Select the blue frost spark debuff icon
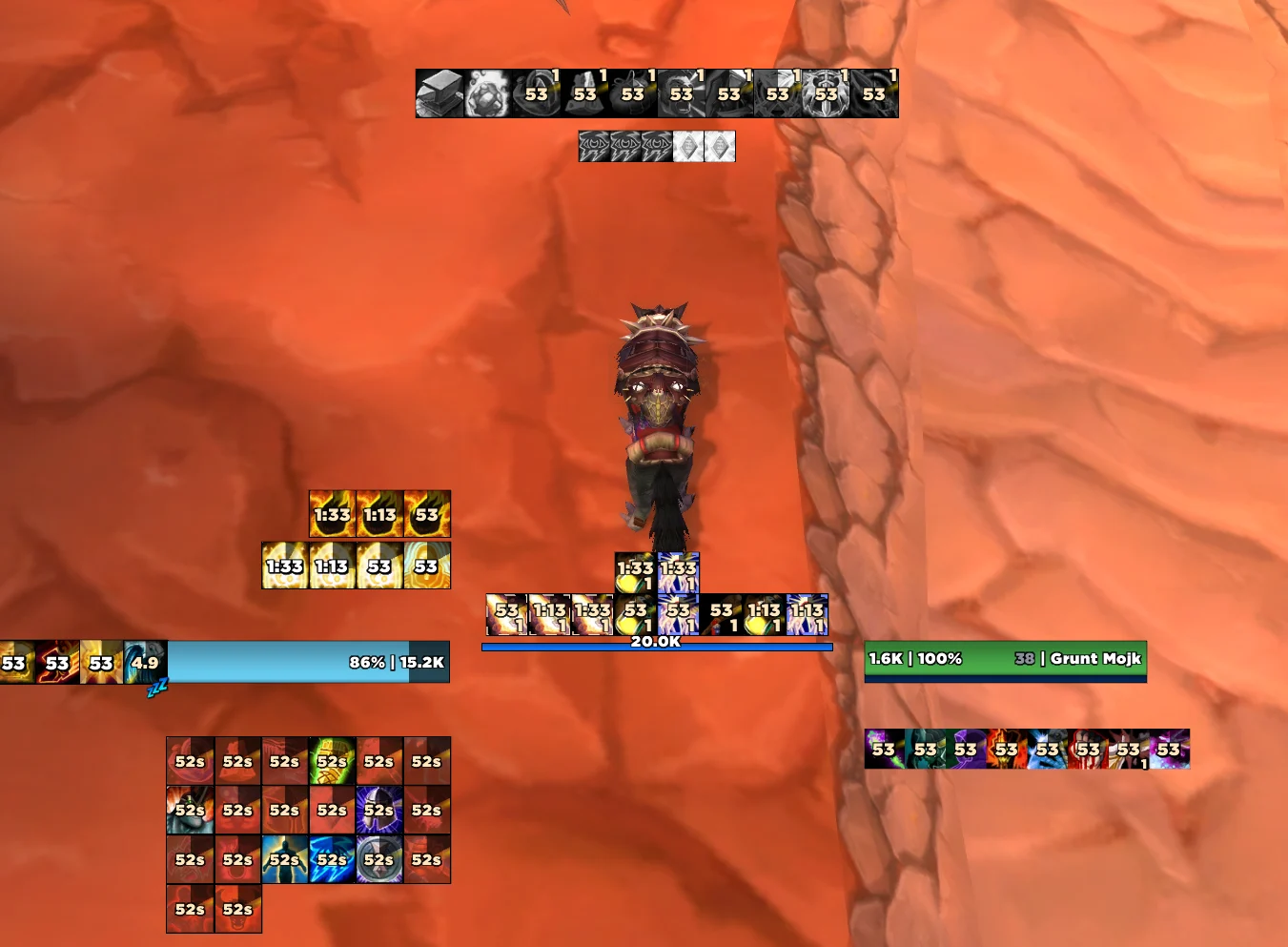The image size is (1288, 947). tap(1046, 749)
